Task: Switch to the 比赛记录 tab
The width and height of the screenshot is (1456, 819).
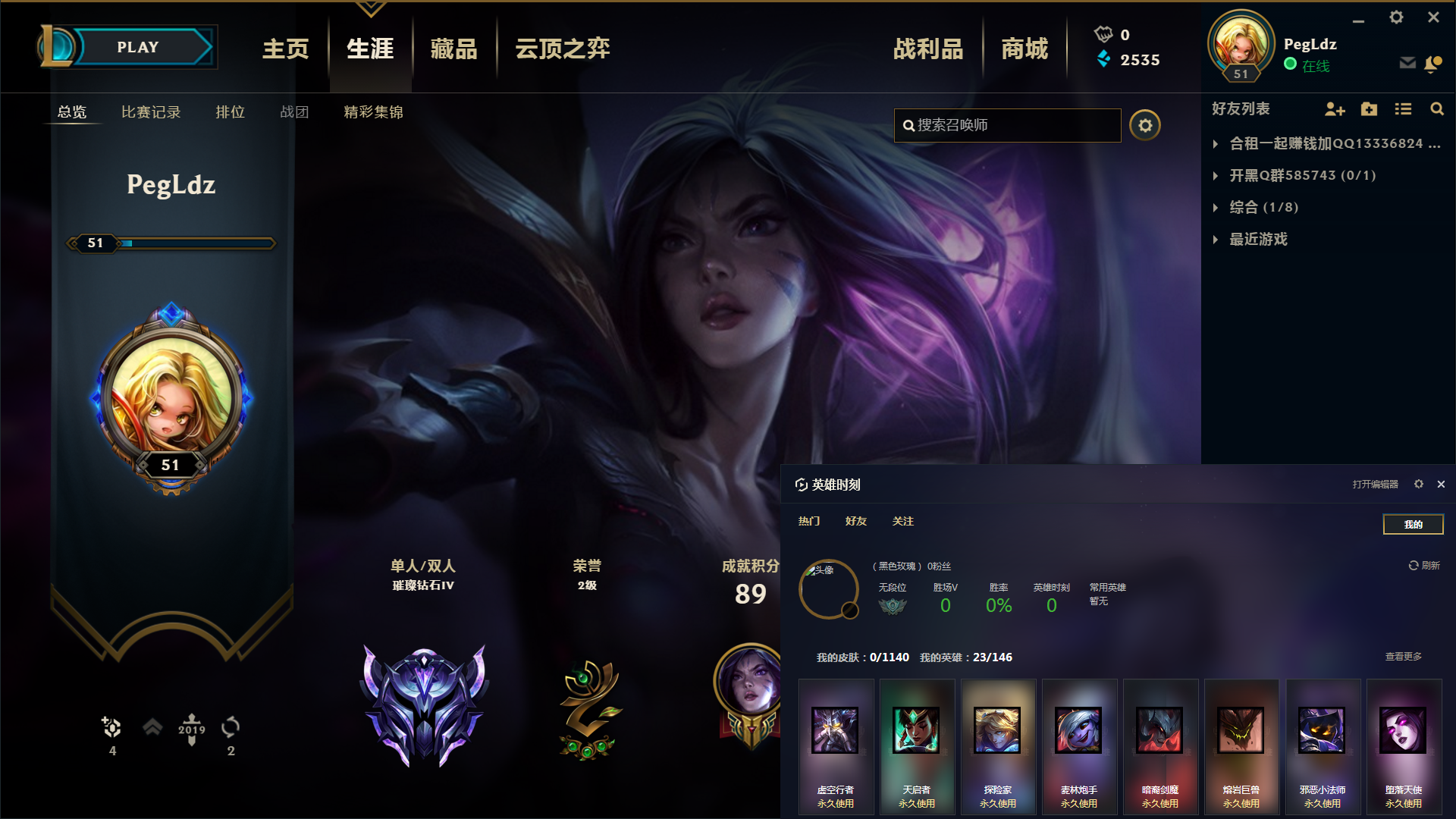Action: [x=150, y=111]
